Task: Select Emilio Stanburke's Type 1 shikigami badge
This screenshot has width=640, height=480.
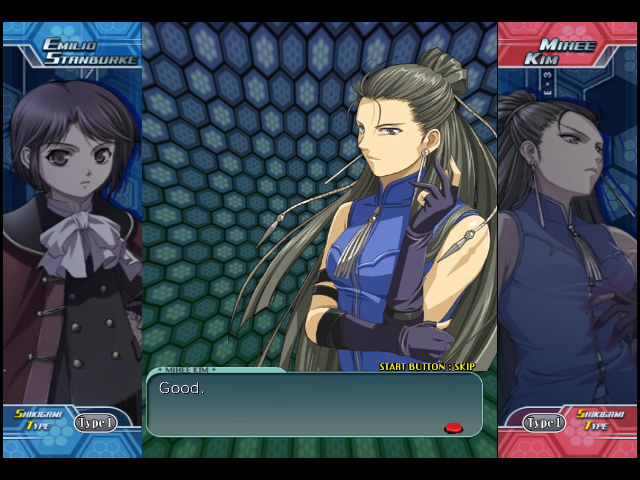Action: click(x=95, y=422)
